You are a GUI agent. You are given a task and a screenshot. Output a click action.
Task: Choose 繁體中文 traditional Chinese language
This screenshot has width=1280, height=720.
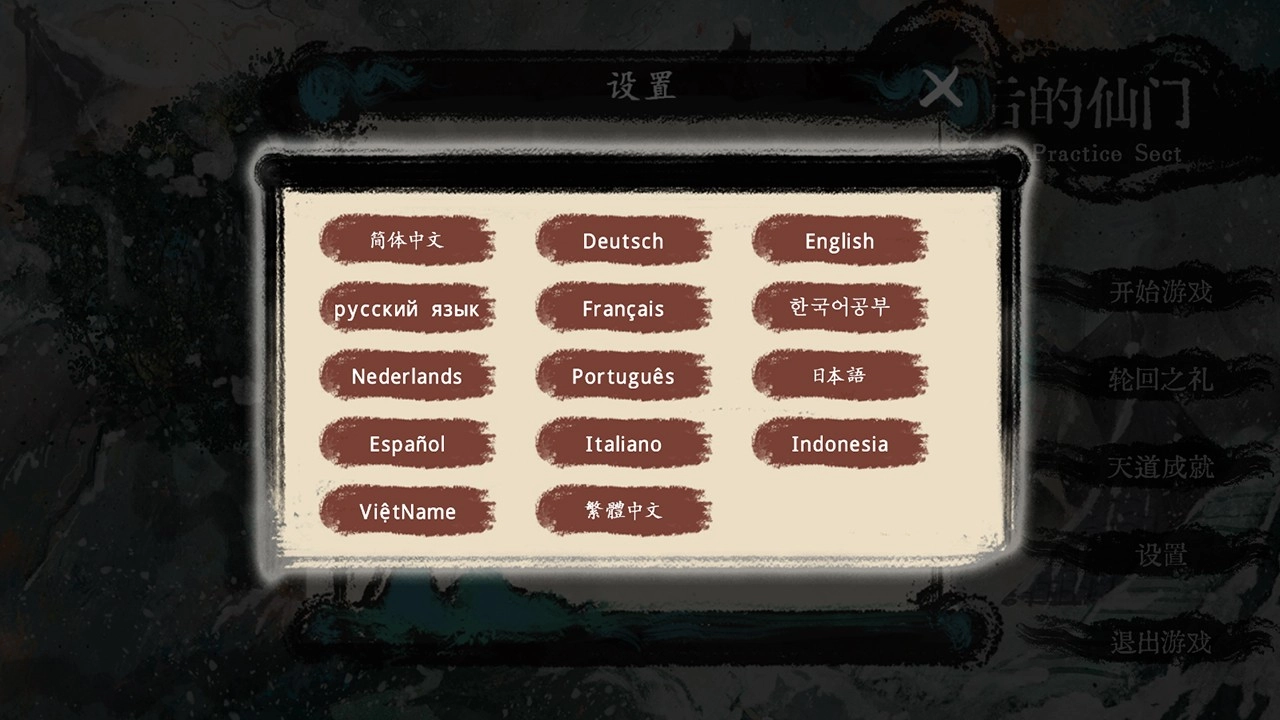(623, 511)
